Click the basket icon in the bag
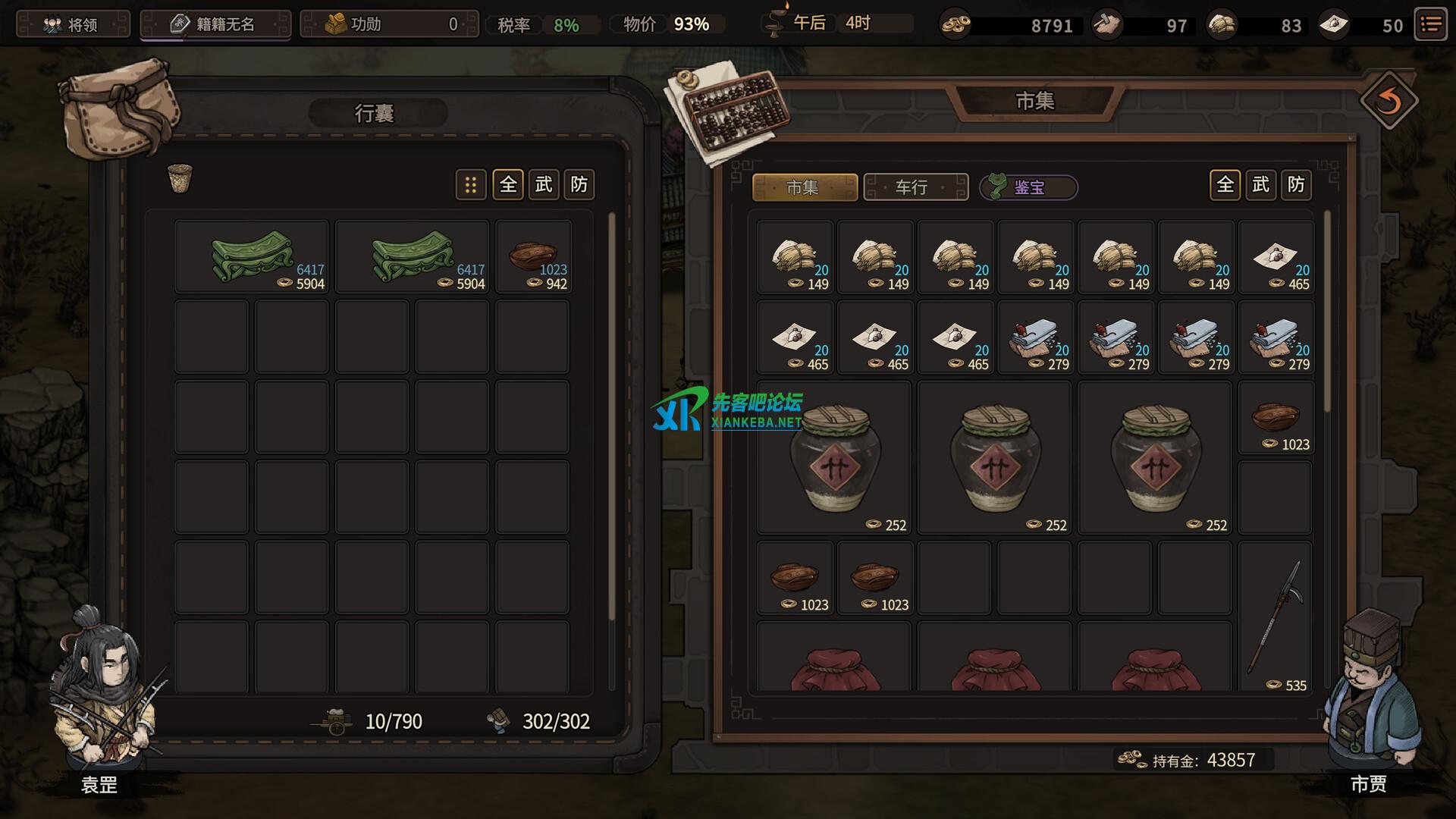Viewport: 1456px width, 819px height. 180,179
